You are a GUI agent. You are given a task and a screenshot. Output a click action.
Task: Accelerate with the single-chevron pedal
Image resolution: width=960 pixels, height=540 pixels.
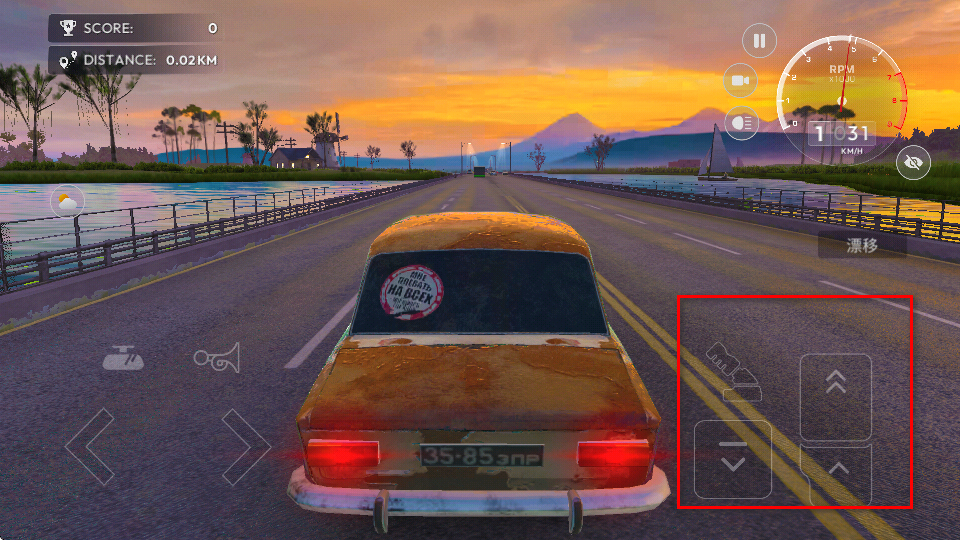click(x=837, y=472)
